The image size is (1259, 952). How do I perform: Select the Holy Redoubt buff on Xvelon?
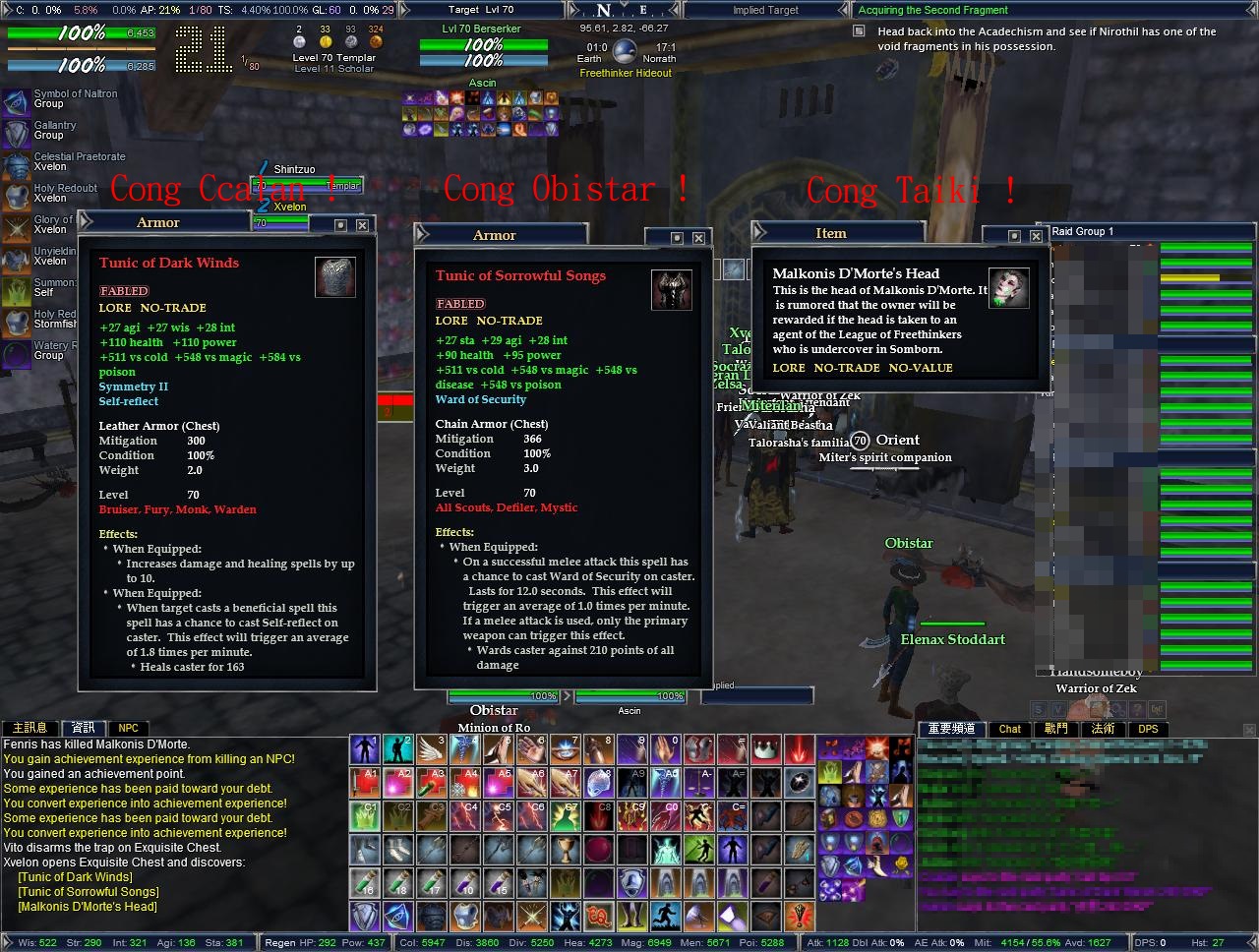14,193
